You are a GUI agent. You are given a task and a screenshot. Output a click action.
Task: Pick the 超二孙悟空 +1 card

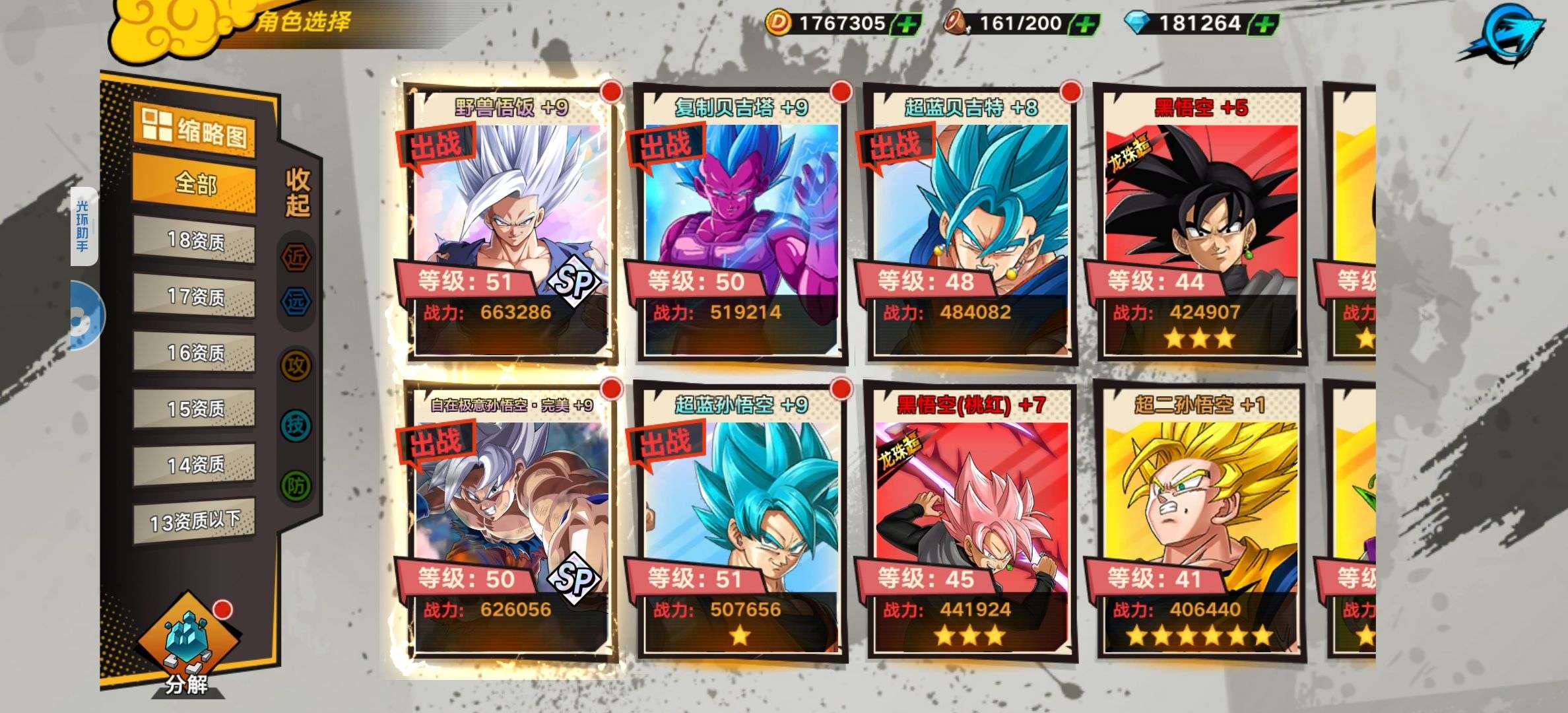1200,522
